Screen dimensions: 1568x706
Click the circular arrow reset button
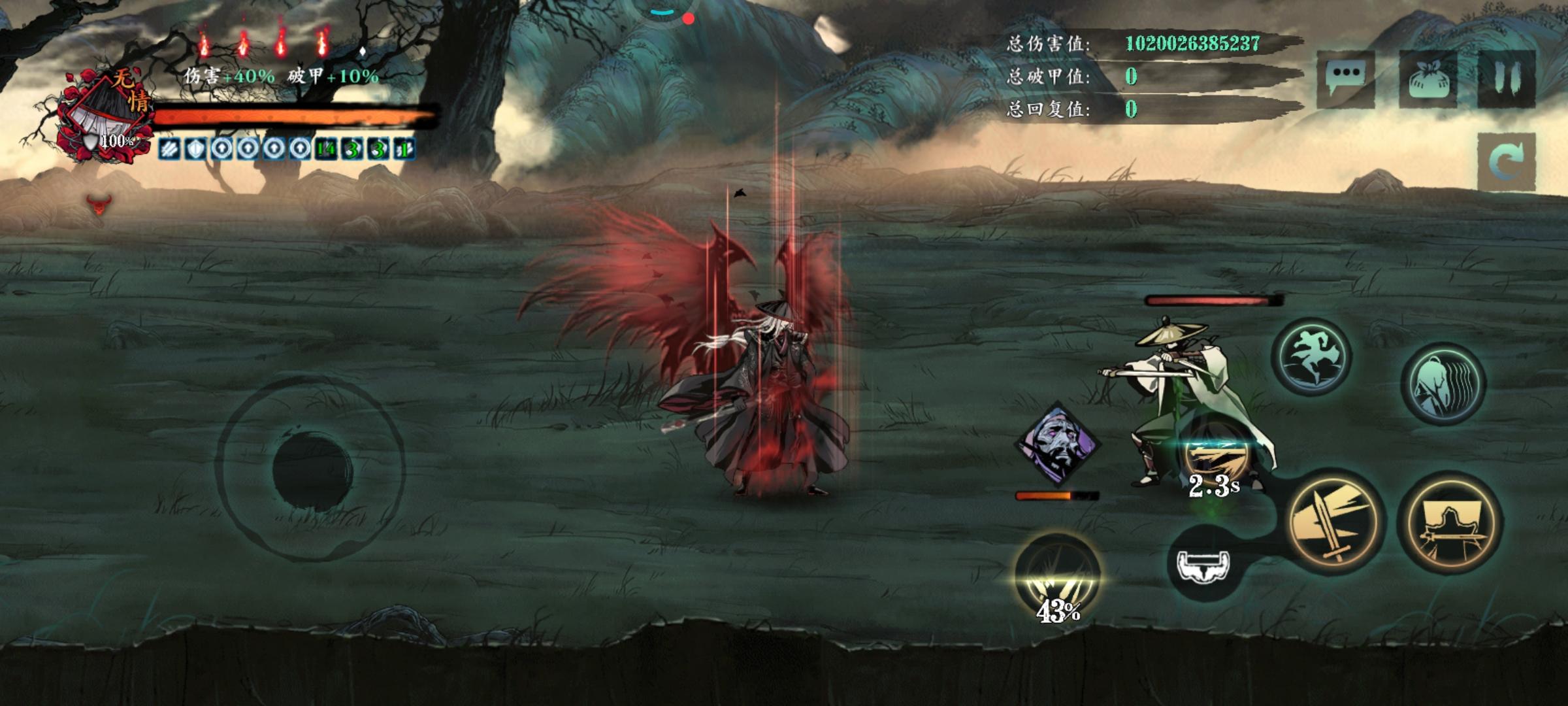point(1507,163)
